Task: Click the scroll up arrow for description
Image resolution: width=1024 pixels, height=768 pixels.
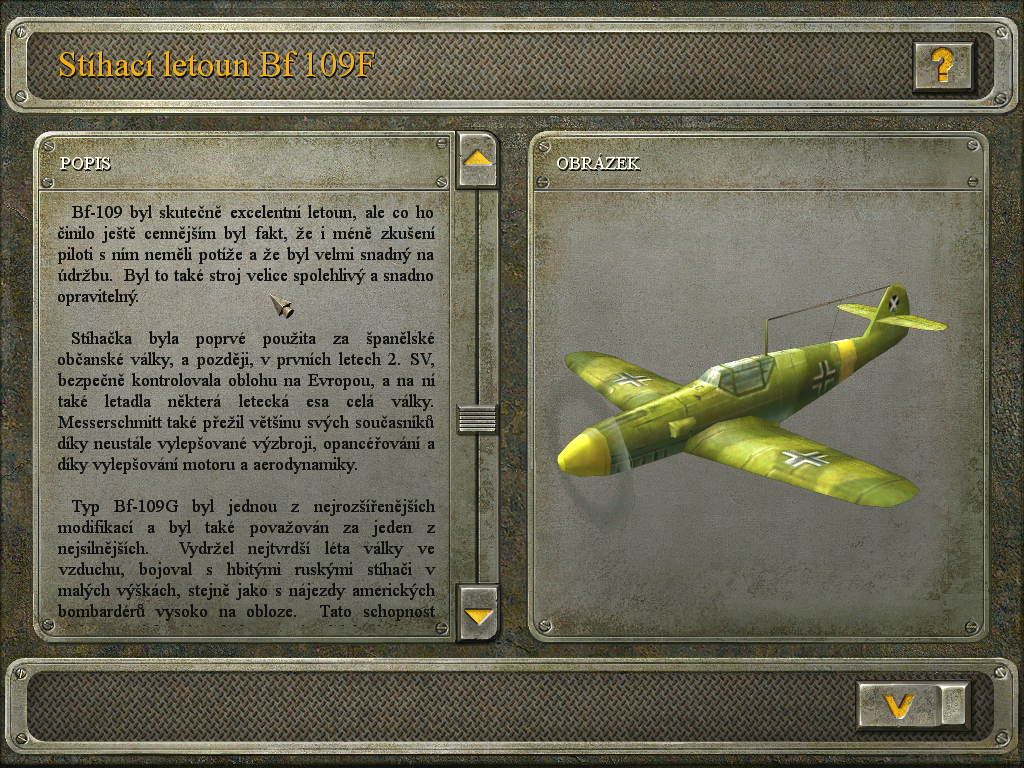Action: point(478,159)
